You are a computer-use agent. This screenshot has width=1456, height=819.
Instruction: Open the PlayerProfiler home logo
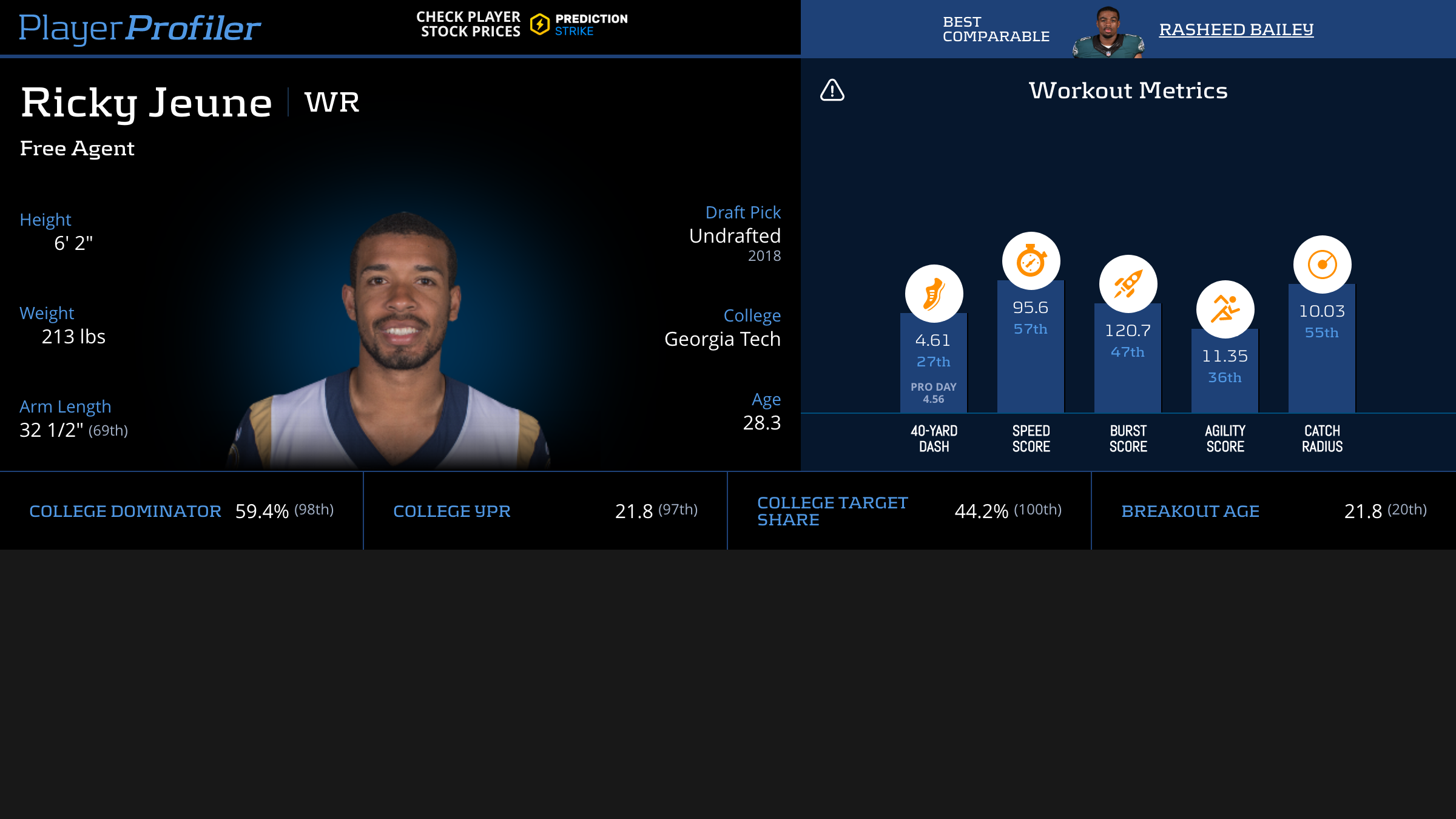(140, 28)
